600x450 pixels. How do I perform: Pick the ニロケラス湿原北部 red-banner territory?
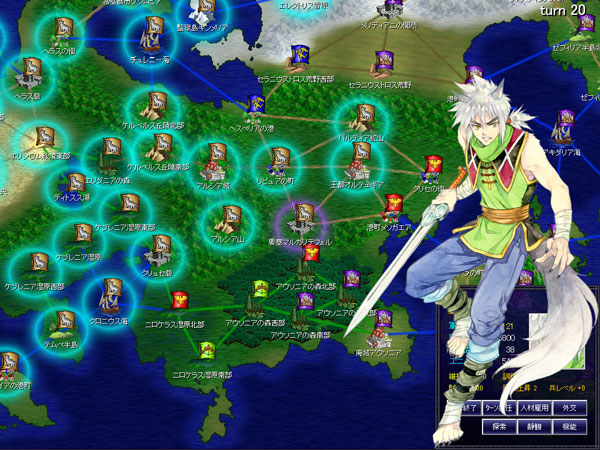[181, 299]
